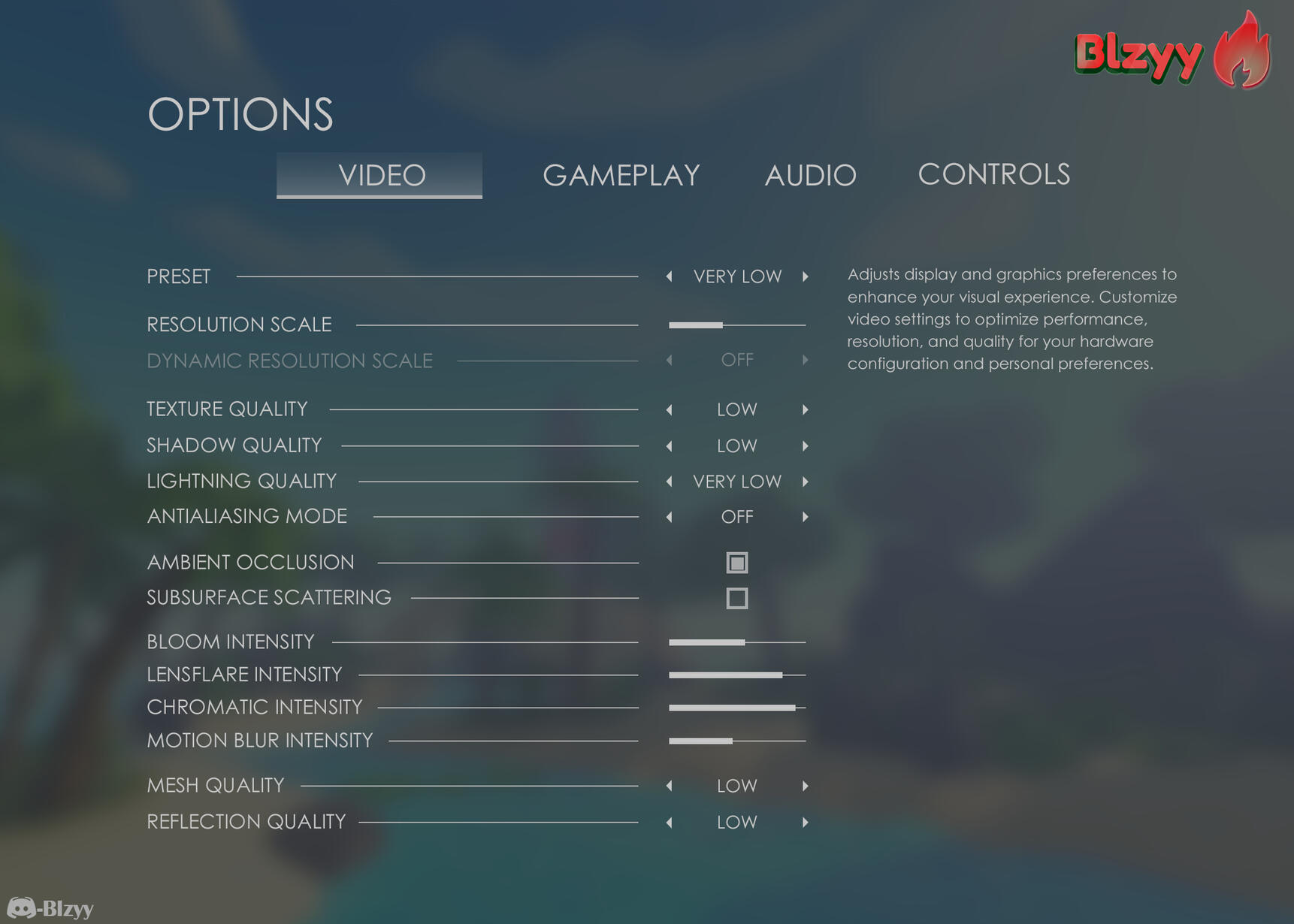The image size is (1294, 924).
Task: Select the Controls tab
Action: pos(993,174)
